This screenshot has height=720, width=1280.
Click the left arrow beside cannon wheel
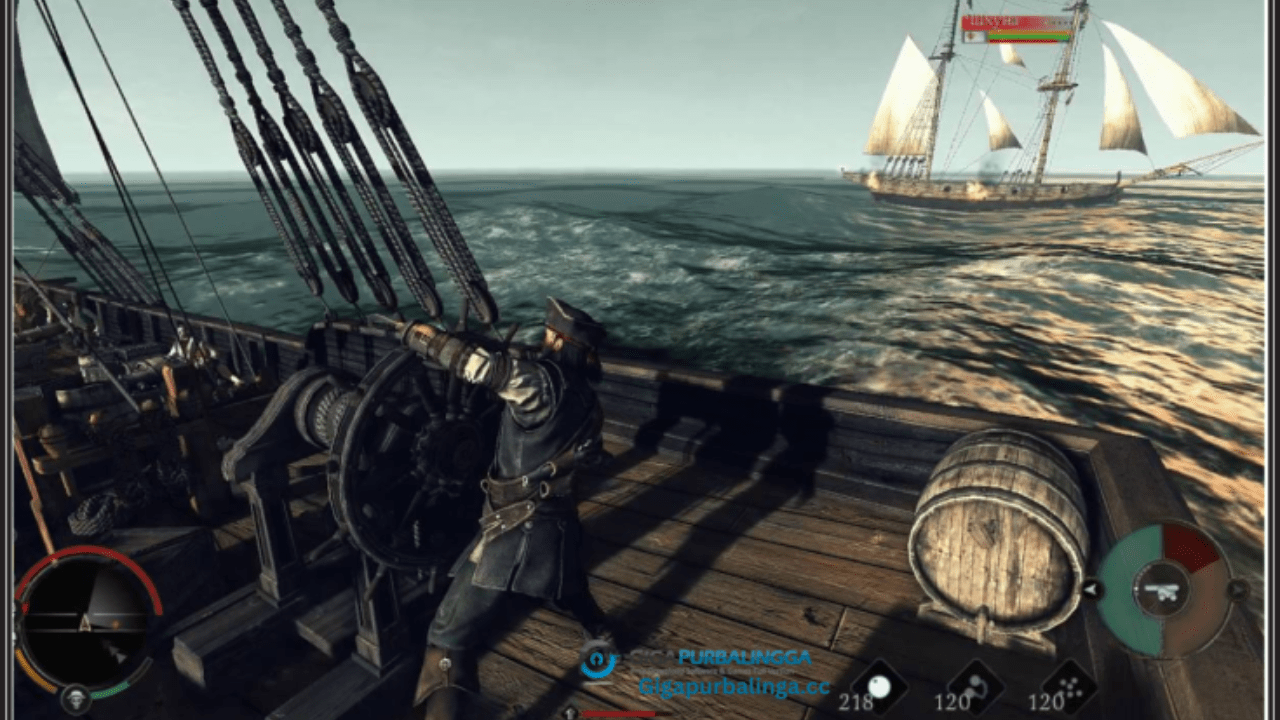click(x=1092, y=590)
